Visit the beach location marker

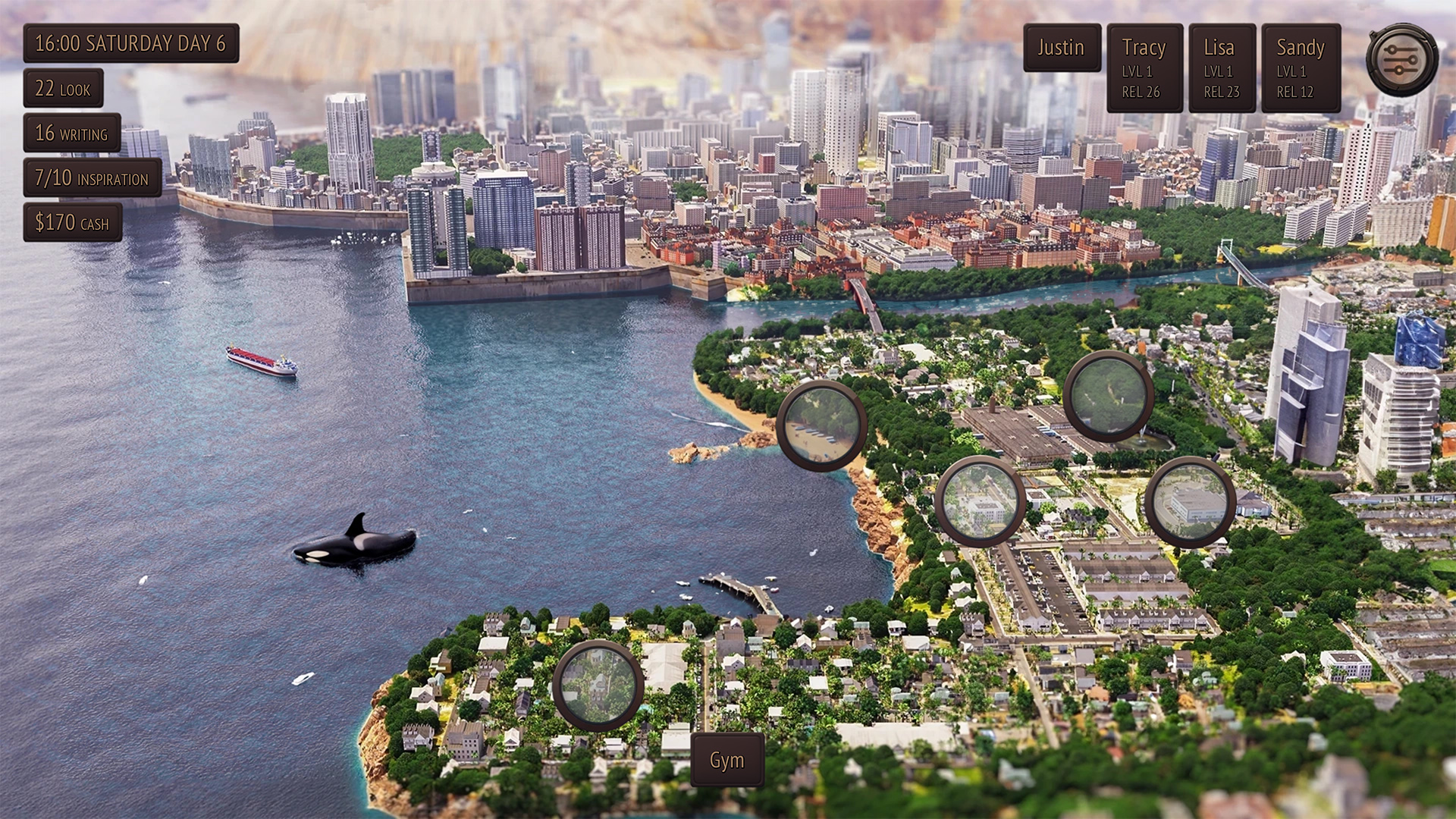(x=822, y=426)
